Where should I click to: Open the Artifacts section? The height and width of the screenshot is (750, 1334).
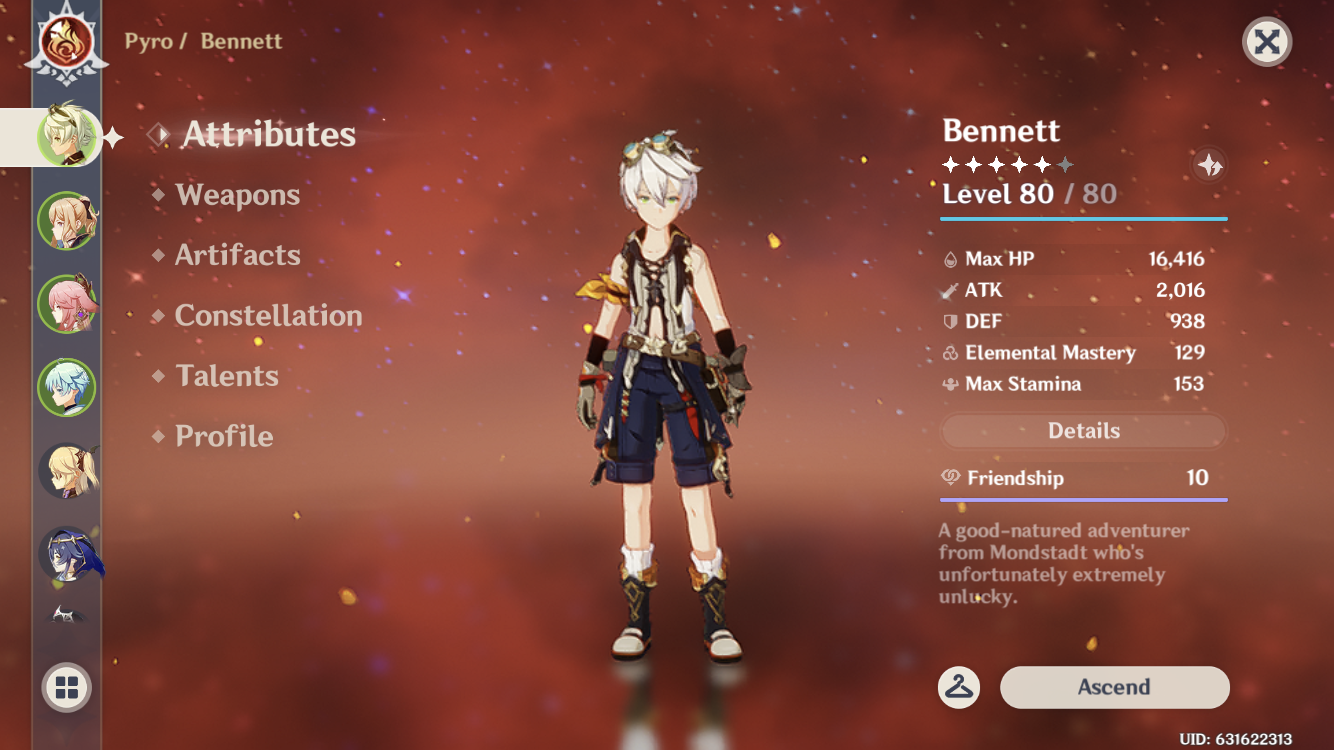click(x=238, y=255)
